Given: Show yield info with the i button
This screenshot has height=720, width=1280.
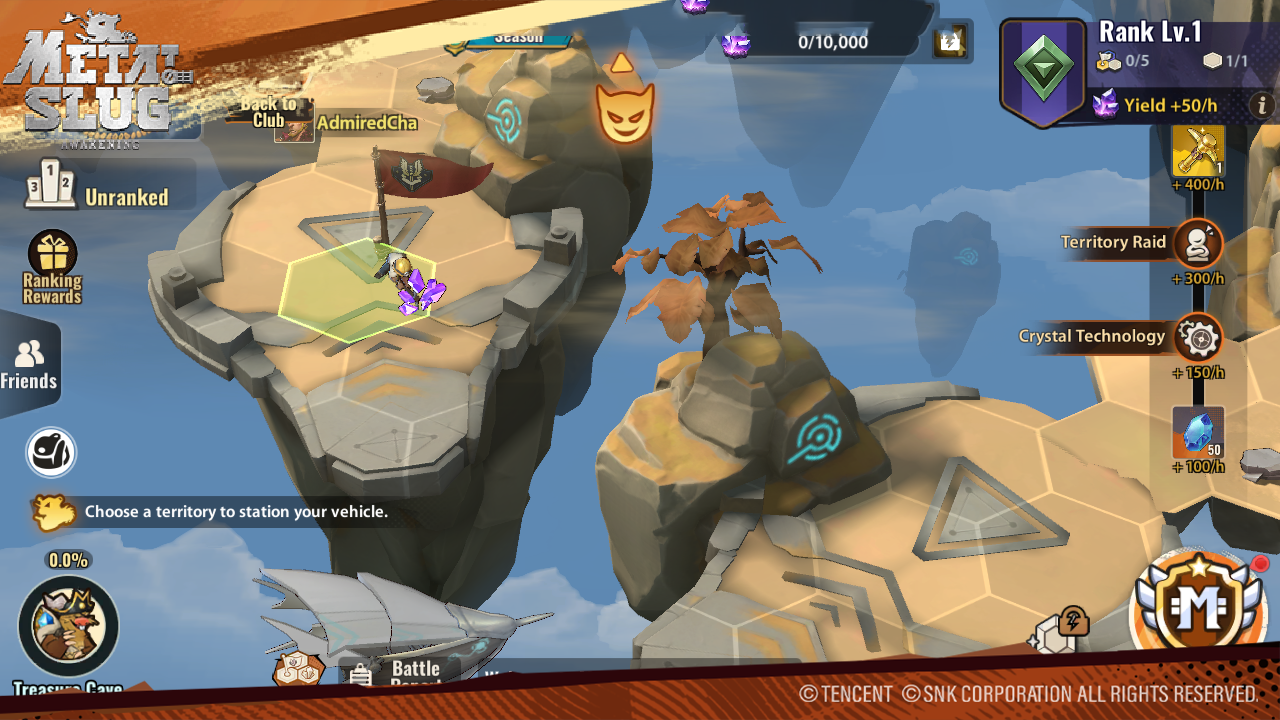Looking at the screenshot, I should click(x=1262, y=104).
